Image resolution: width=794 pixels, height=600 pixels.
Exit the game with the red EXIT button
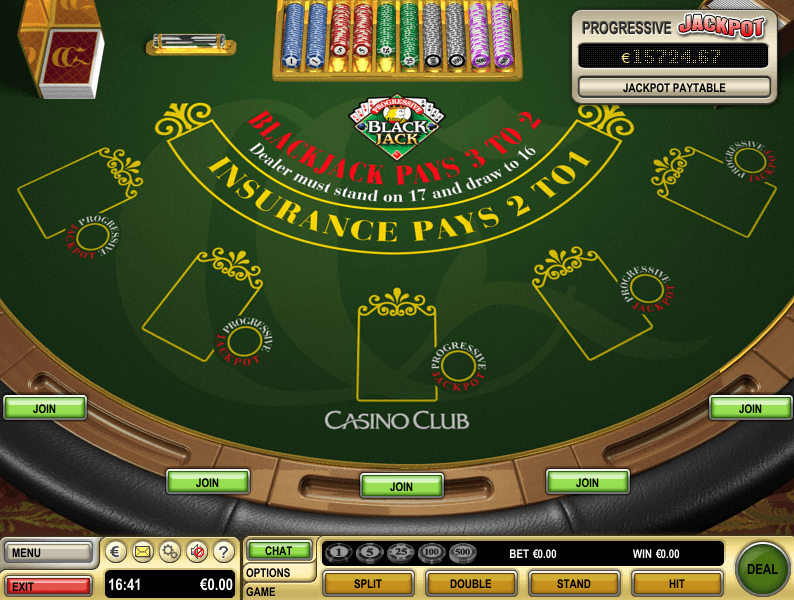click(x=49, y=585)
